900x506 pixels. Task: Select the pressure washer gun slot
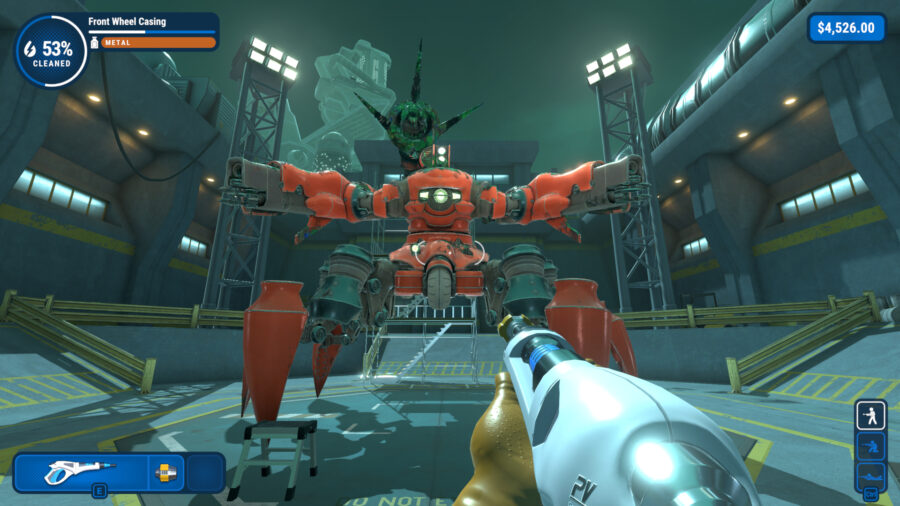point(80,471)
